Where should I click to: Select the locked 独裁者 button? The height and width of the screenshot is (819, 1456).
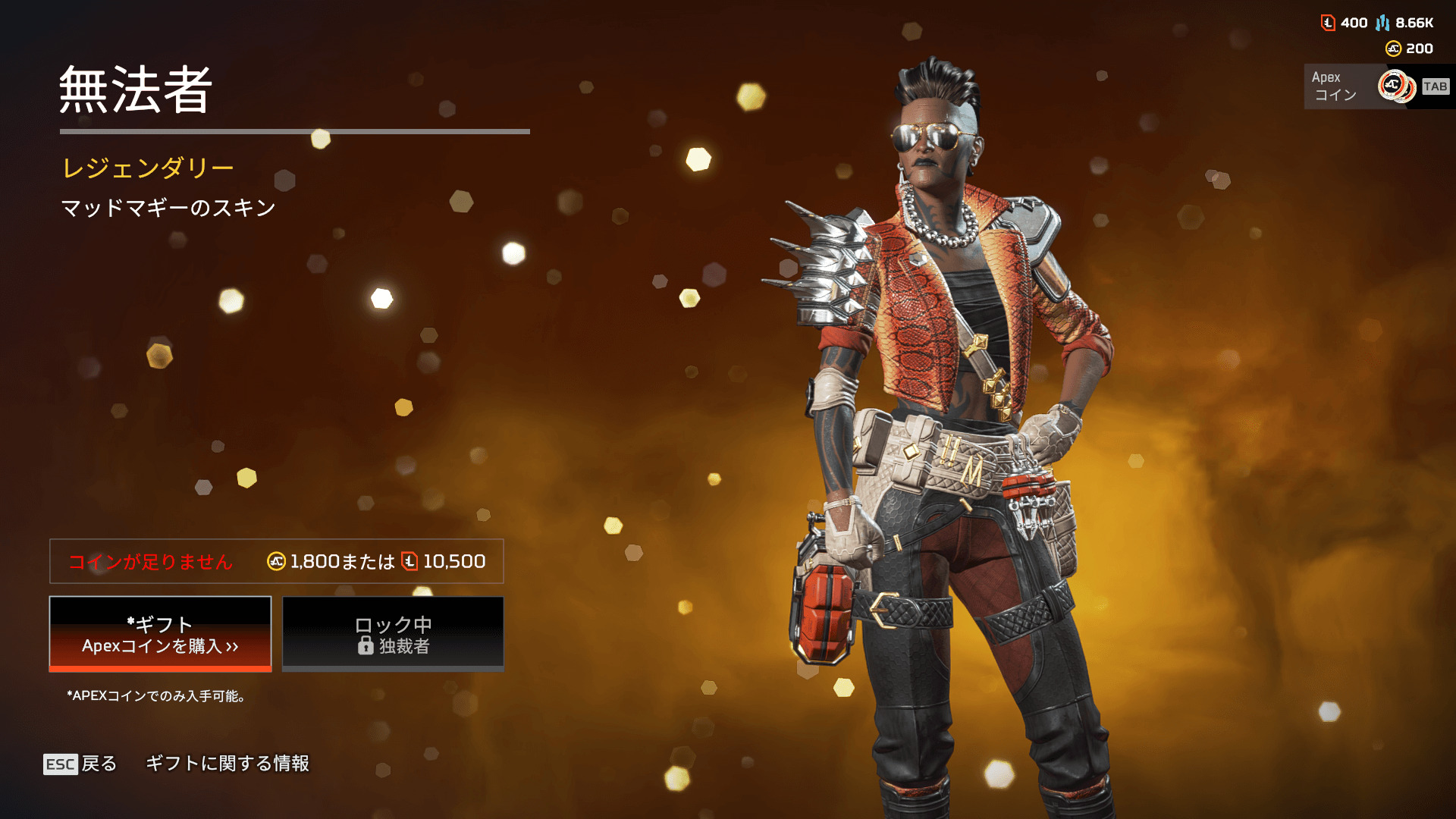pos(393,634)
